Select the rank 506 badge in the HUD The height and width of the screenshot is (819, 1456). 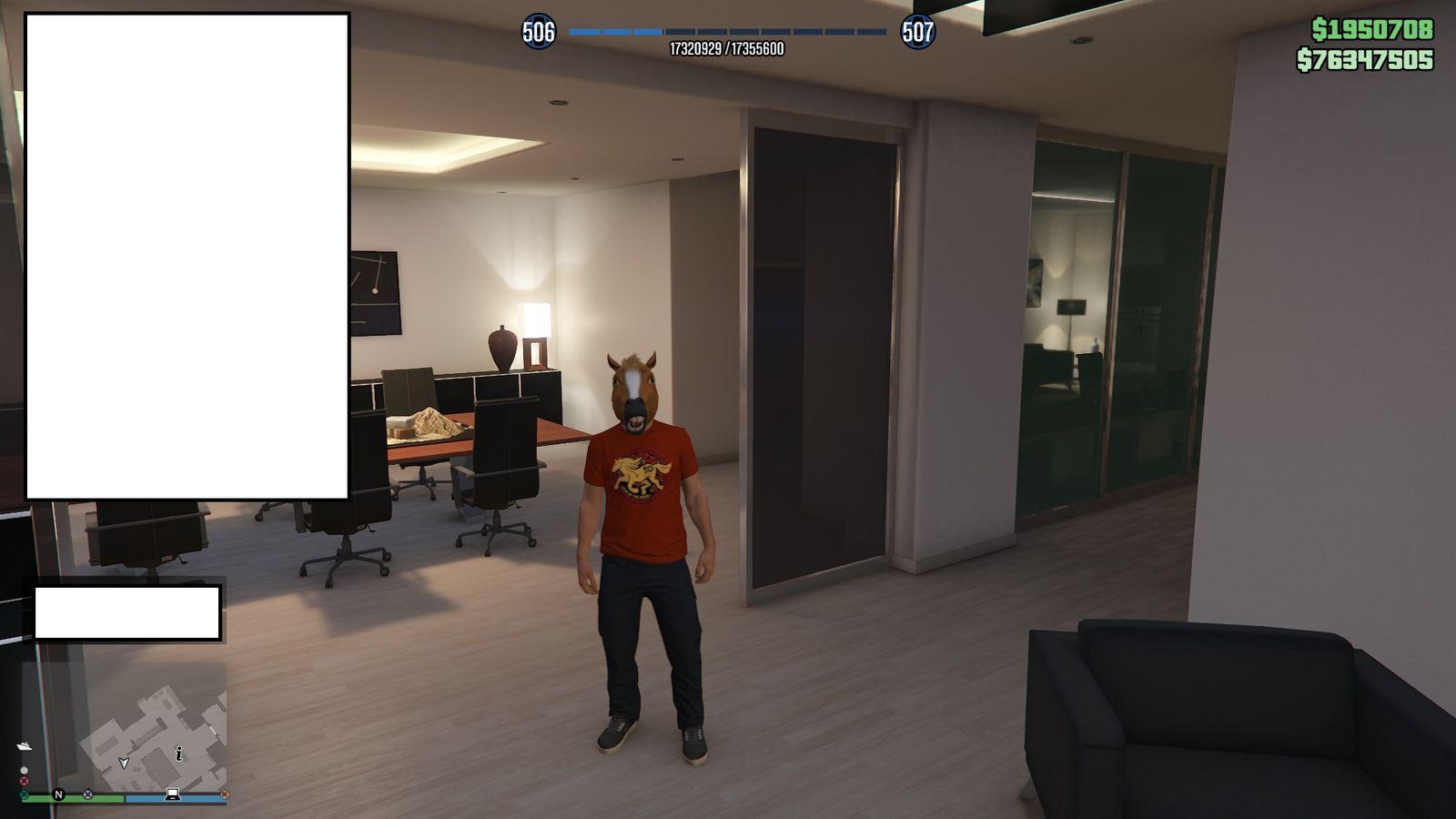[538, 30]
